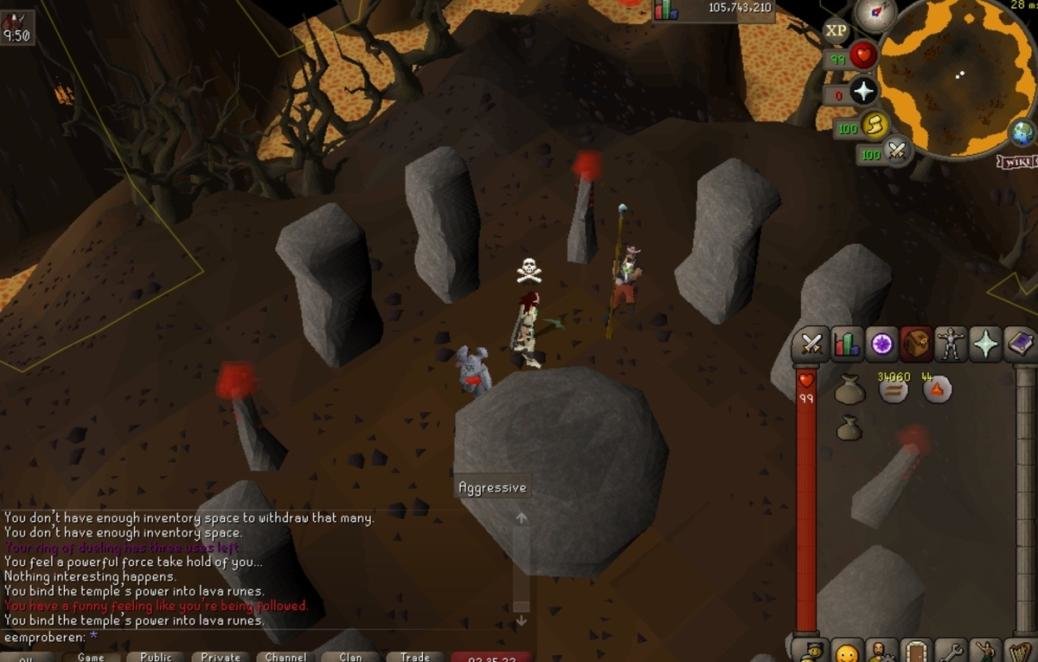Switch chat to the Public filter
The image size is (1038, 662).
point(156,657)
